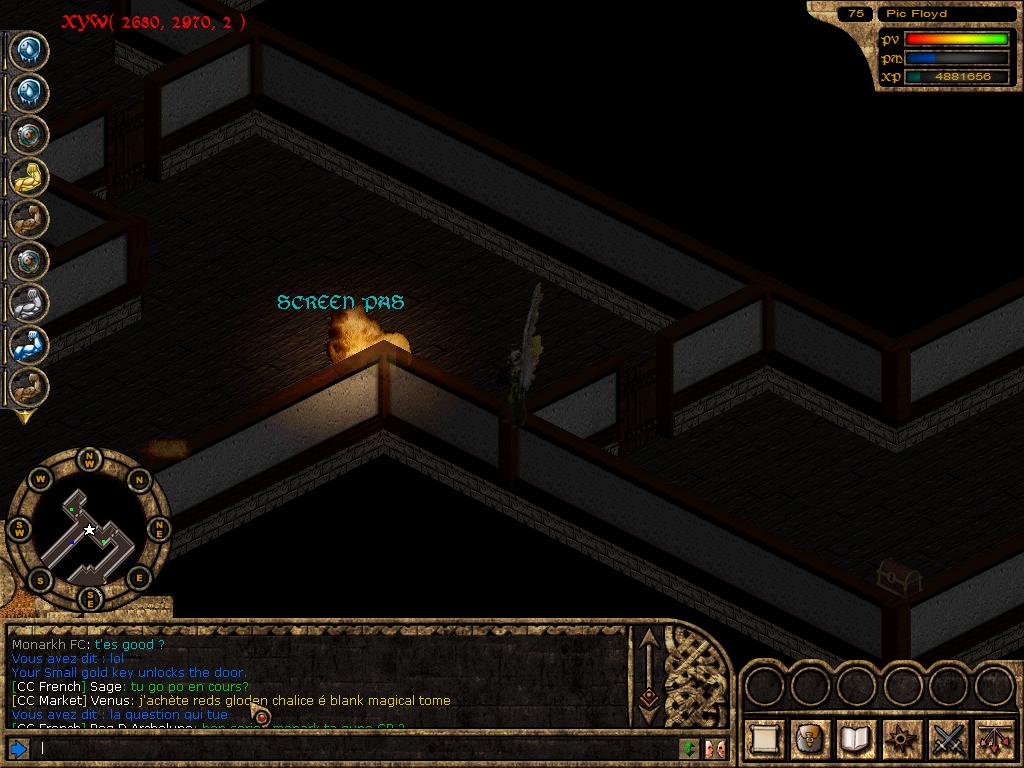Click in the chat text input field
This screenshot has width=1024, height=768.
click(x=350, y=748)
